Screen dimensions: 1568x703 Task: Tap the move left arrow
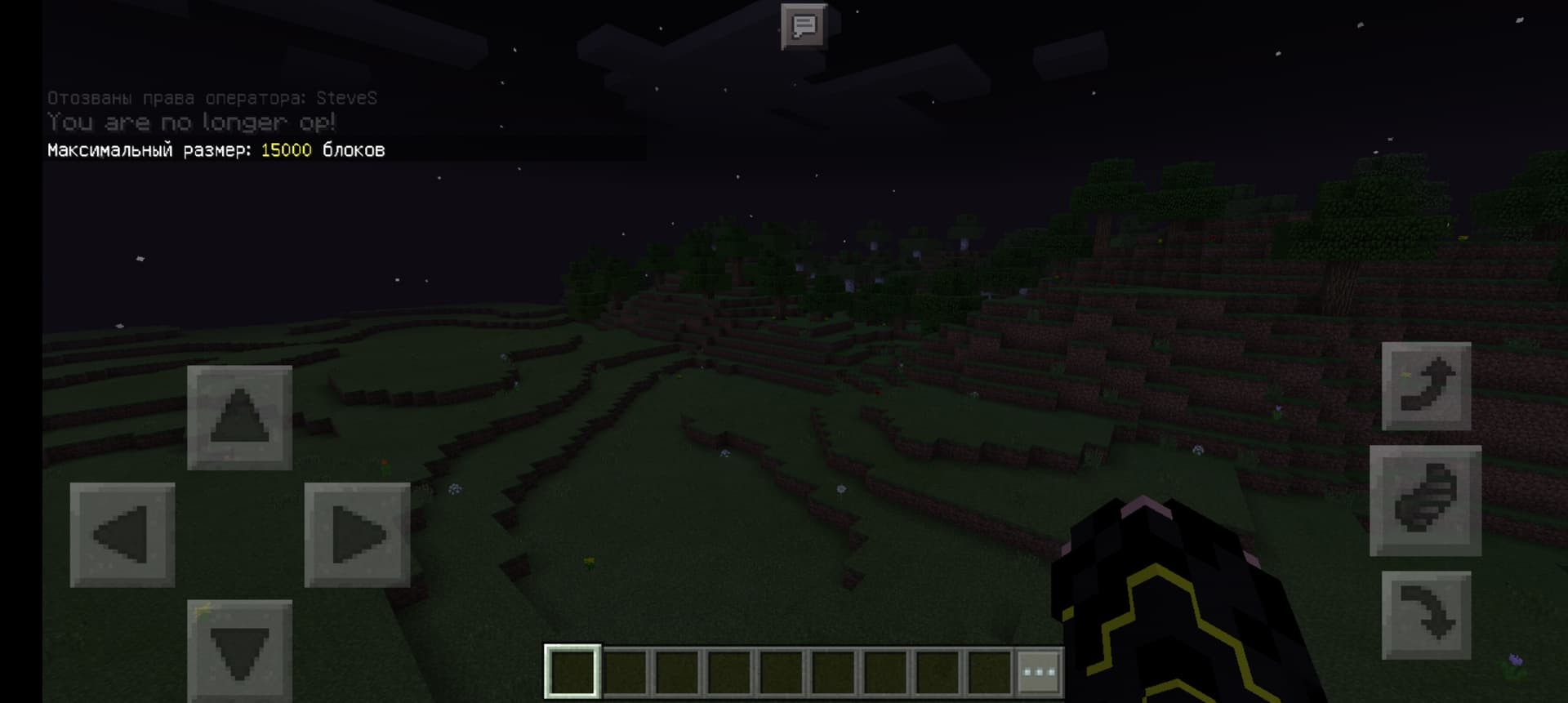tap(122, 535)
